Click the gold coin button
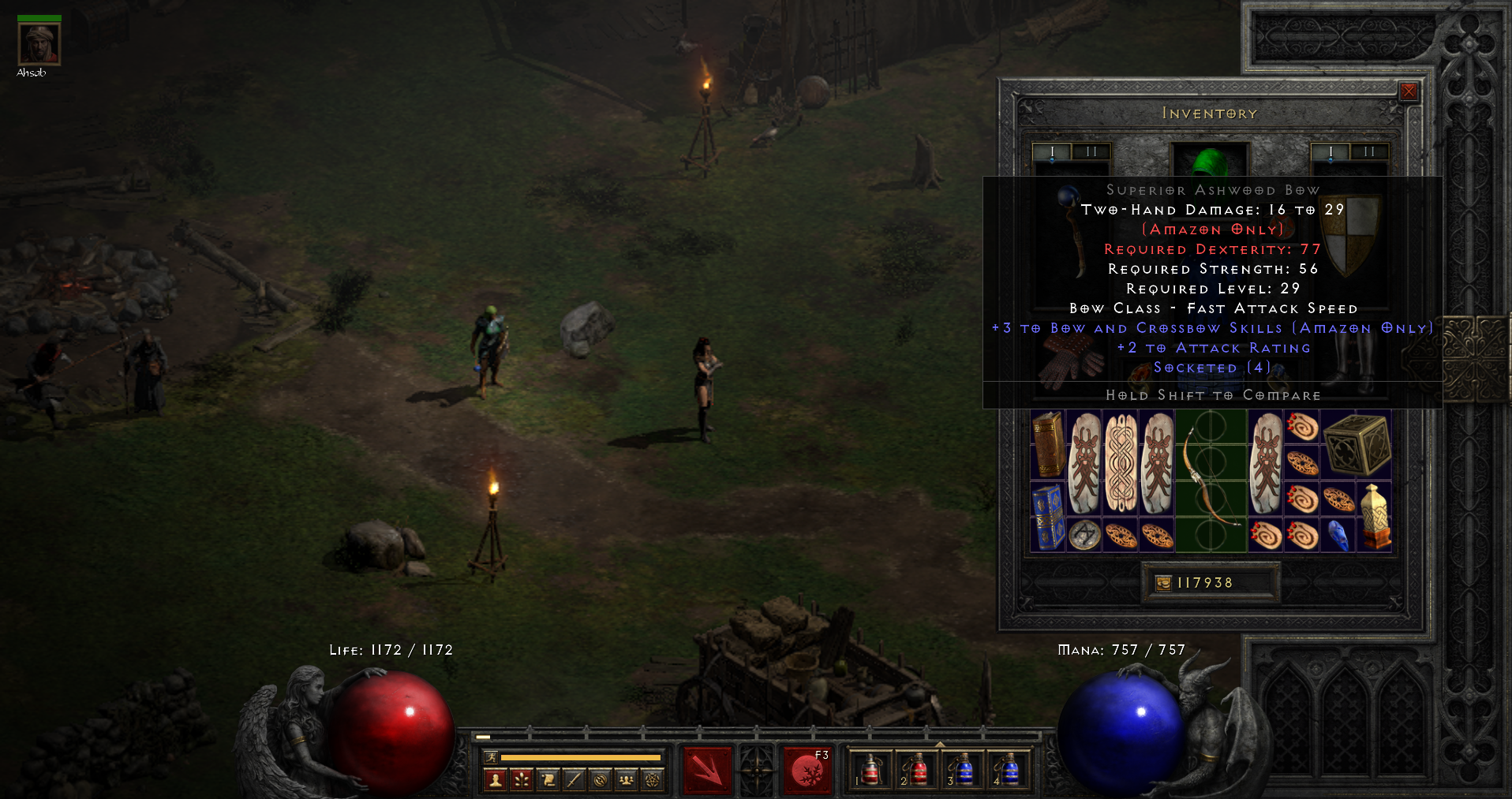Image resolution: width=1512 pixels, height=799 pixels. 1164,583
